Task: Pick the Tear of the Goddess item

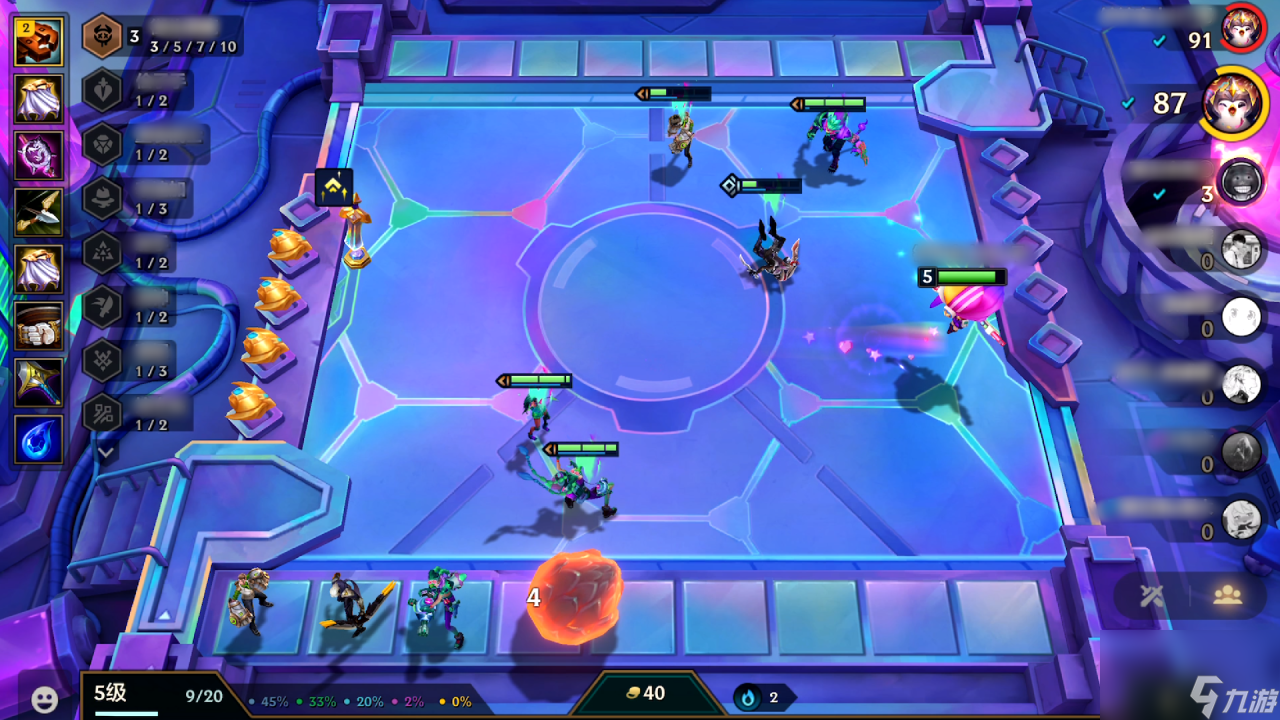Action: [x=39, y=440]
